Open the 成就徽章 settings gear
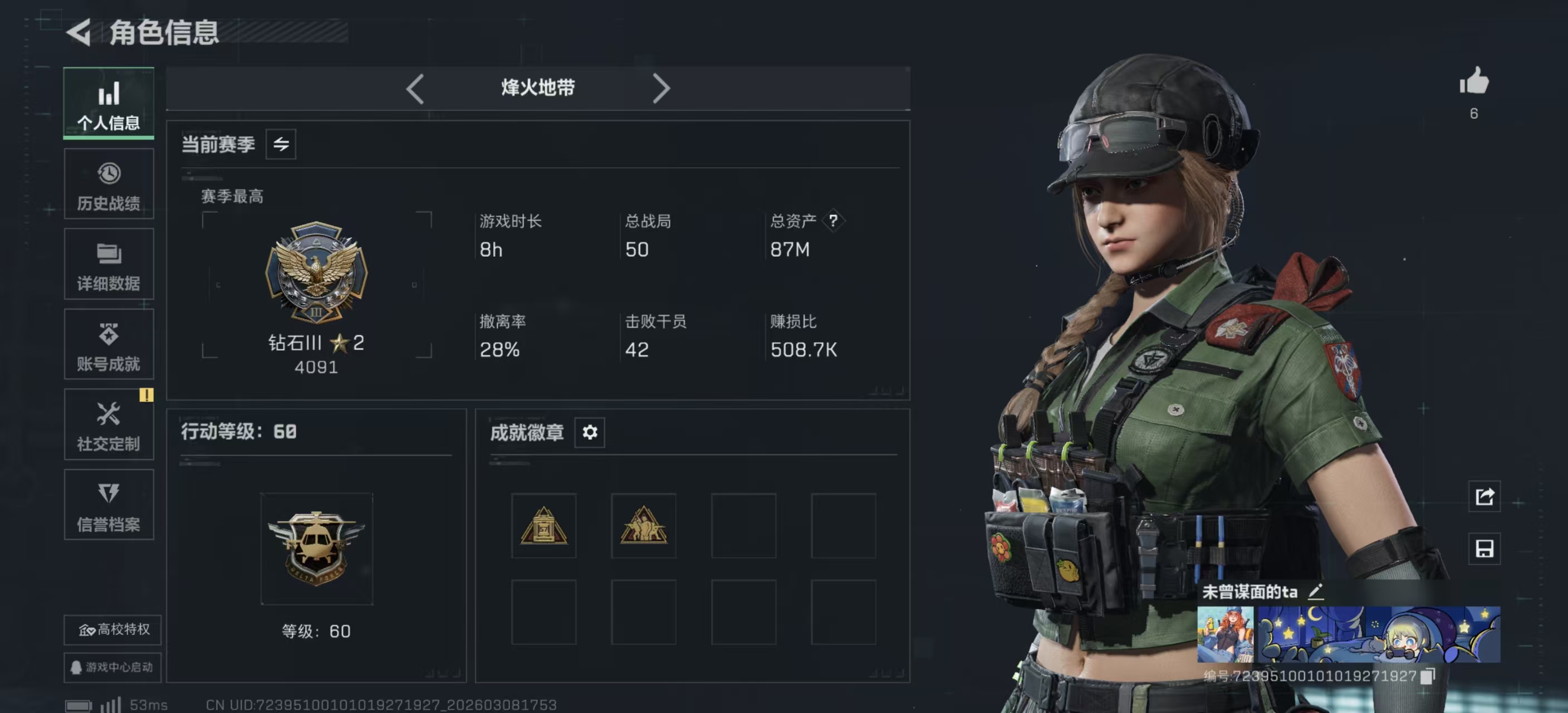The width and height of the screenshot is (1568, 713). 589,433
